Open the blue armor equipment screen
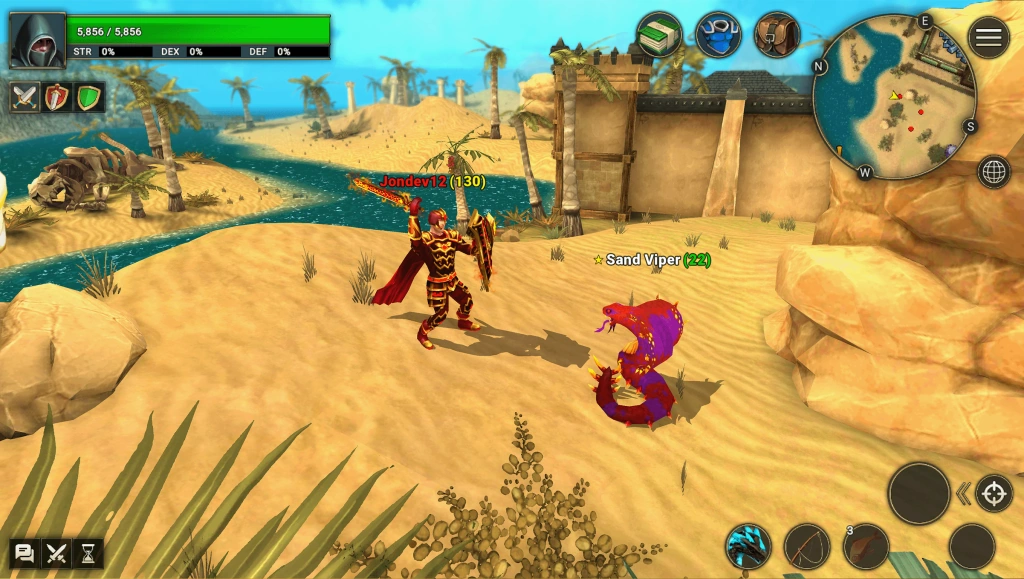 (718, 35)
